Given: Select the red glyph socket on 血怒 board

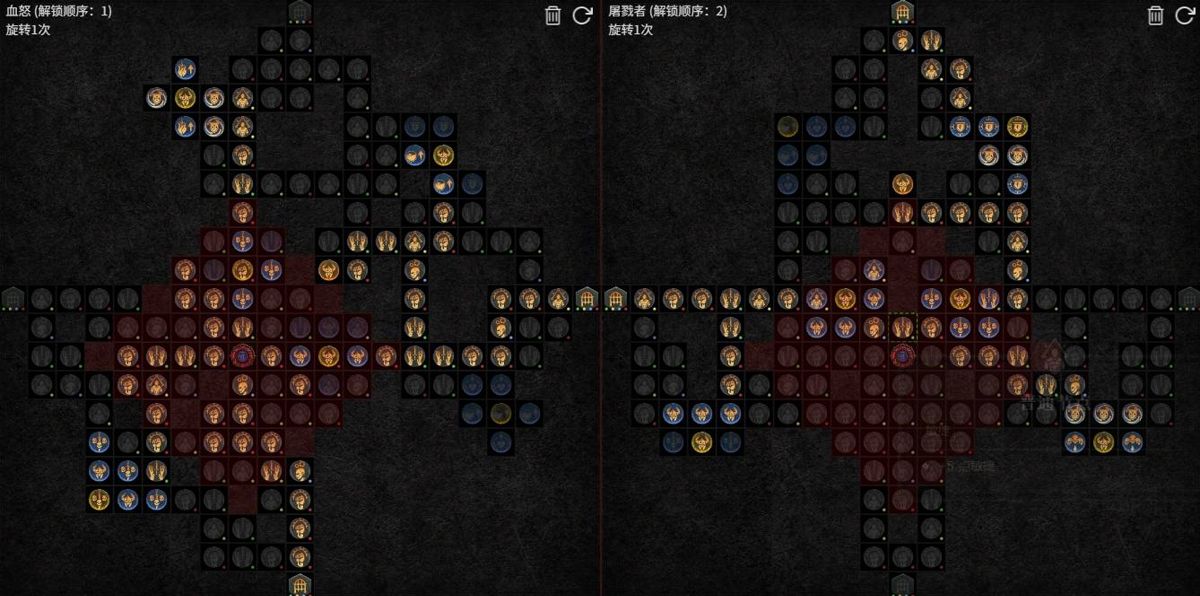Looking at the screenshot, I should click(x=242, y=355).
